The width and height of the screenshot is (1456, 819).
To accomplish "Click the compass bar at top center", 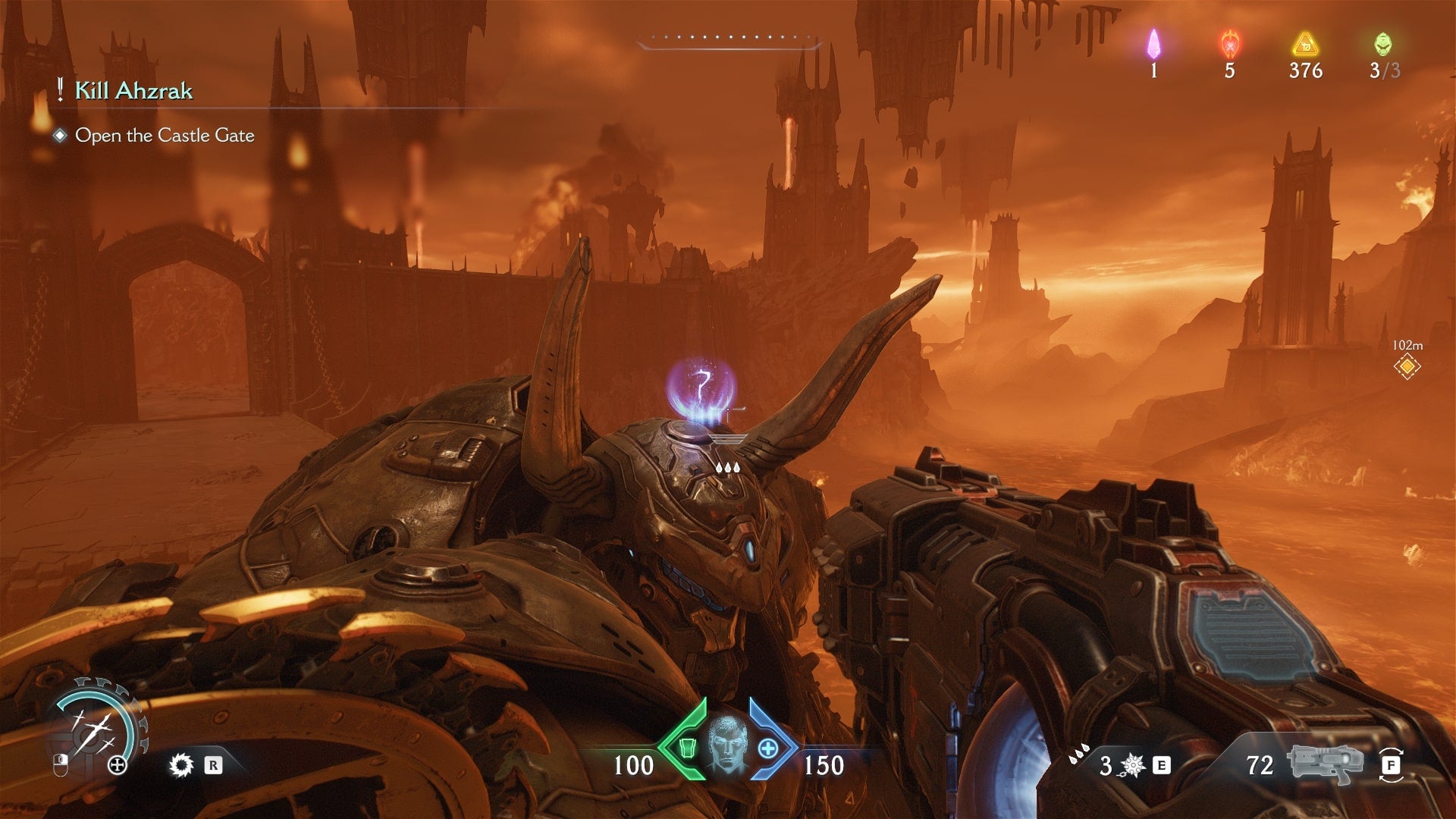I will click(730, 41).
